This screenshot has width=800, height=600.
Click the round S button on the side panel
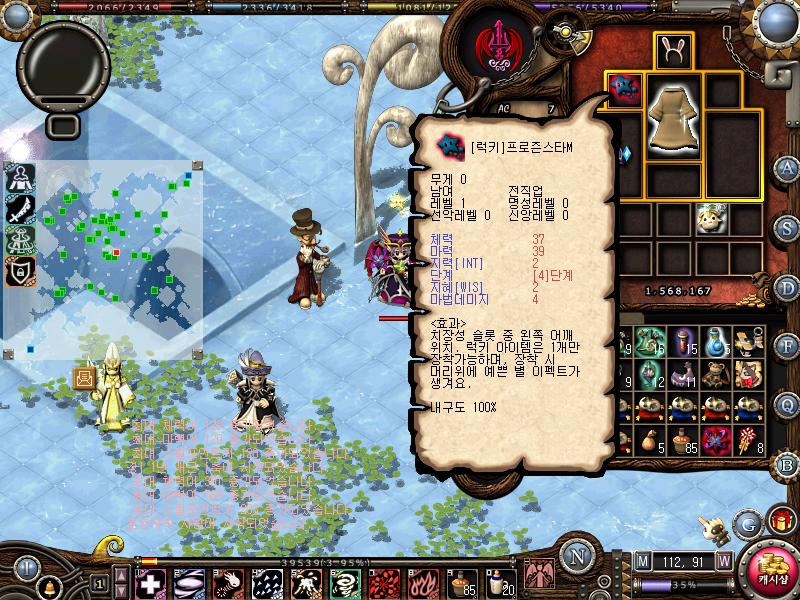point(788,227)
